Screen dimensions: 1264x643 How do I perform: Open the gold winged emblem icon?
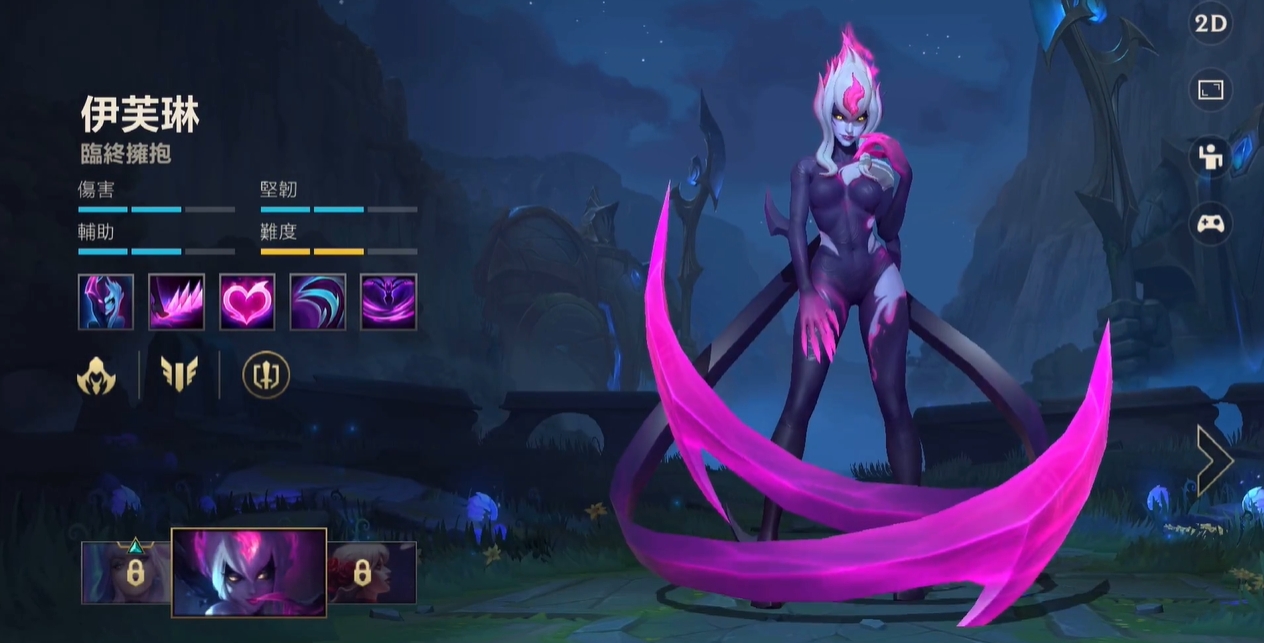coord(179,375)
